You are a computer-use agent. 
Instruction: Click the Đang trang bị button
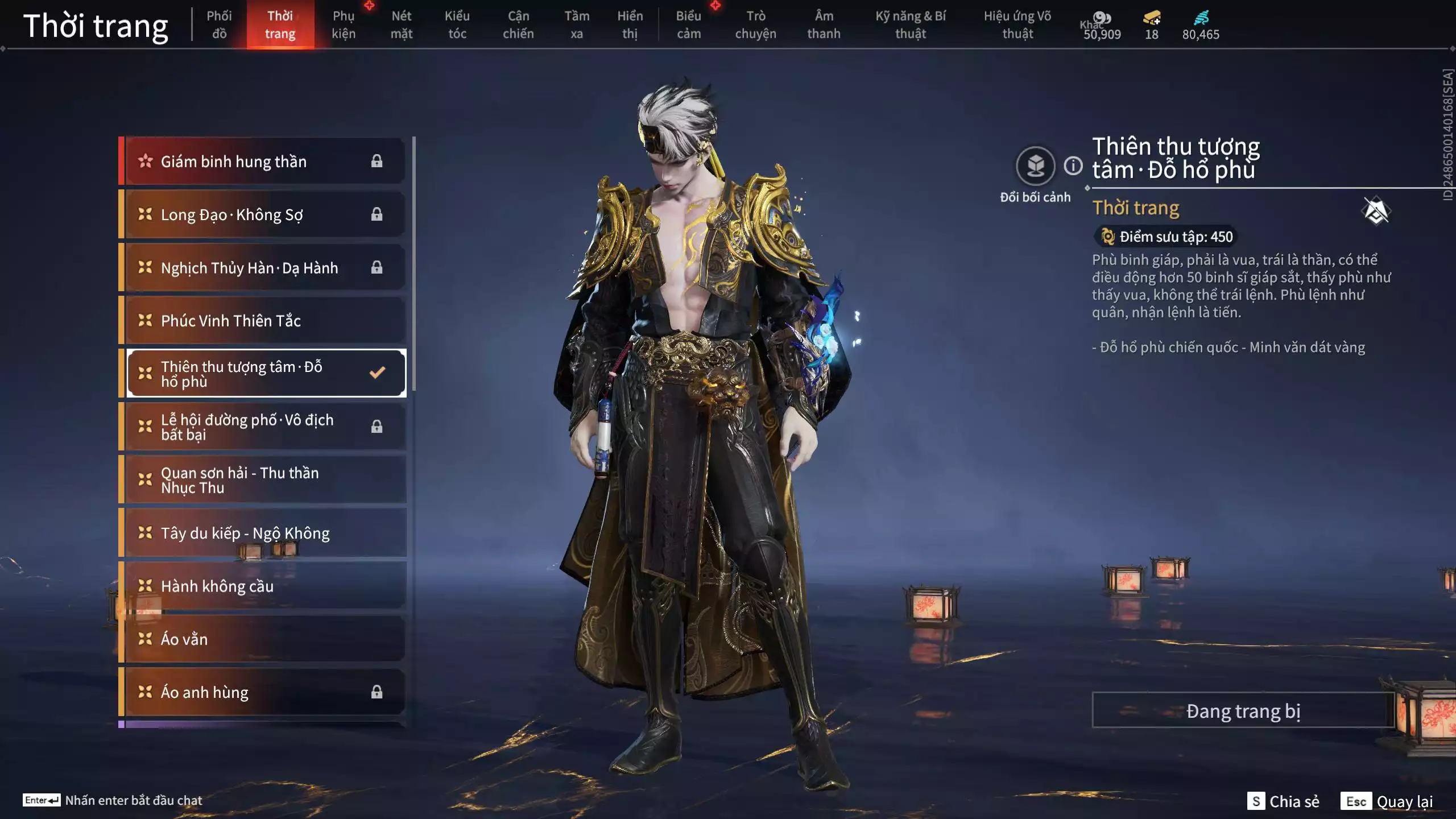point(1243,711)
